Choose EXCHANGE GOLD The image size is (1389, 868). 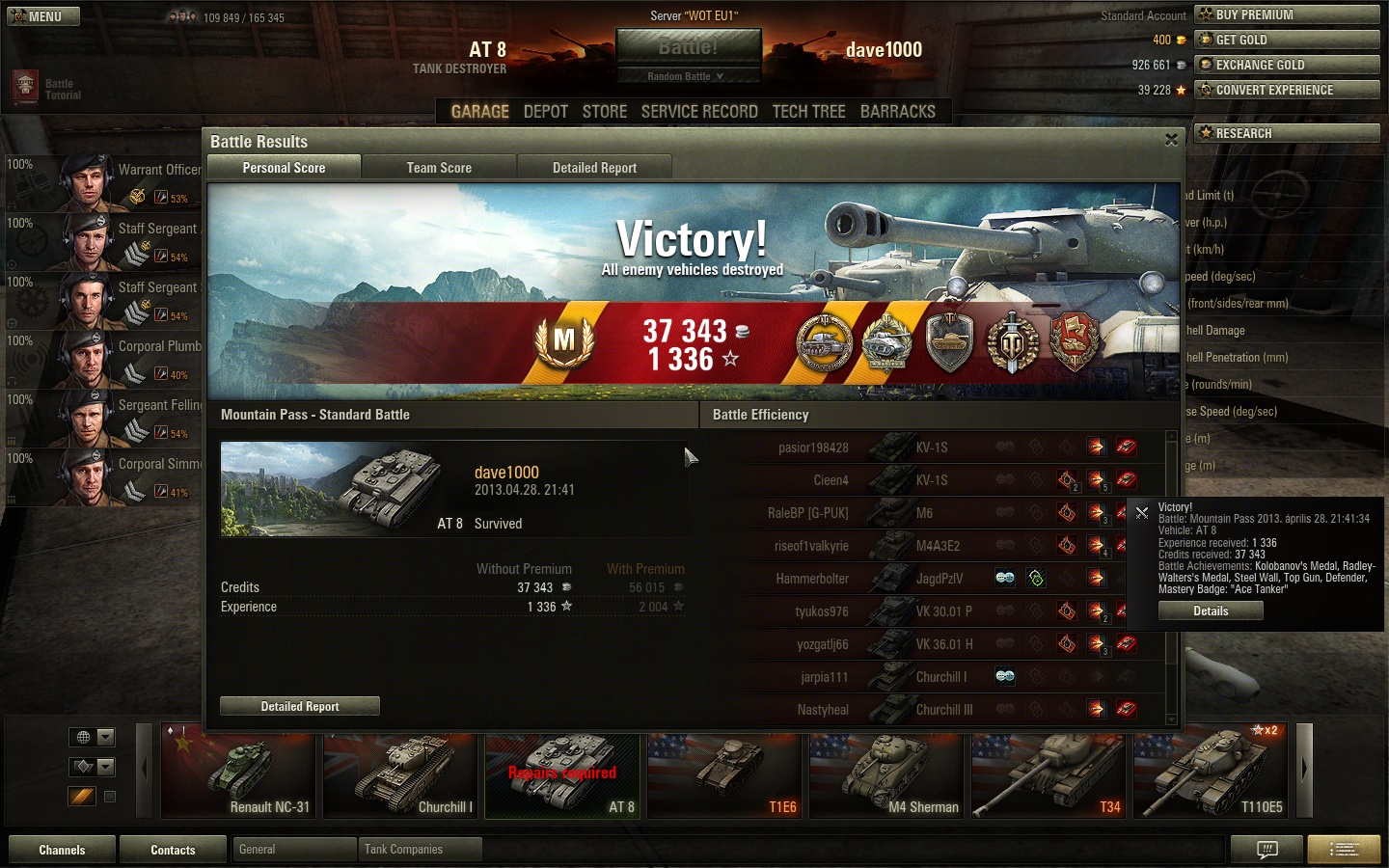coord(1287,65)
